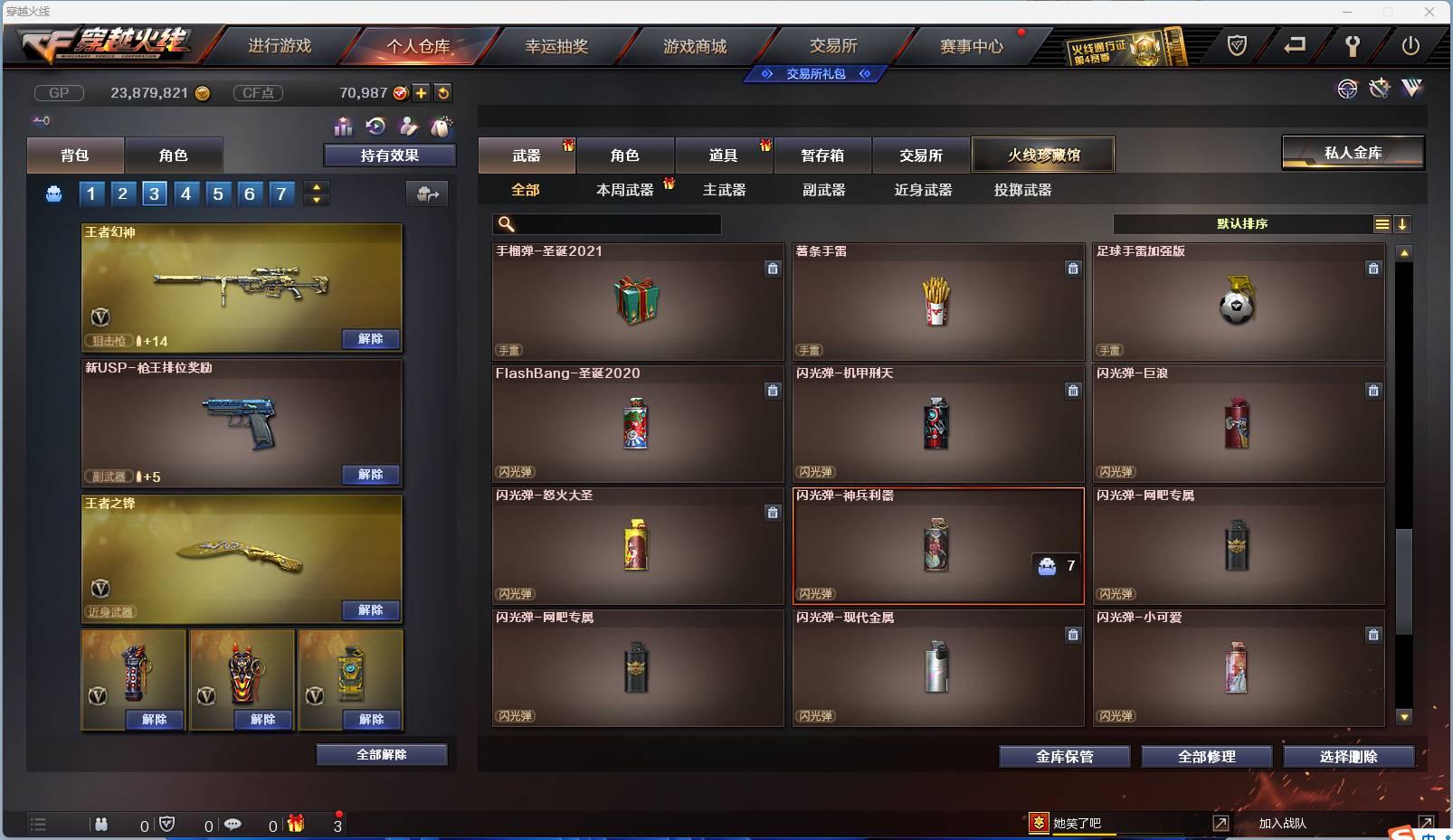
Task: Click the up stepper arrow beside backpack pages
Action: [x=316, y=186]
